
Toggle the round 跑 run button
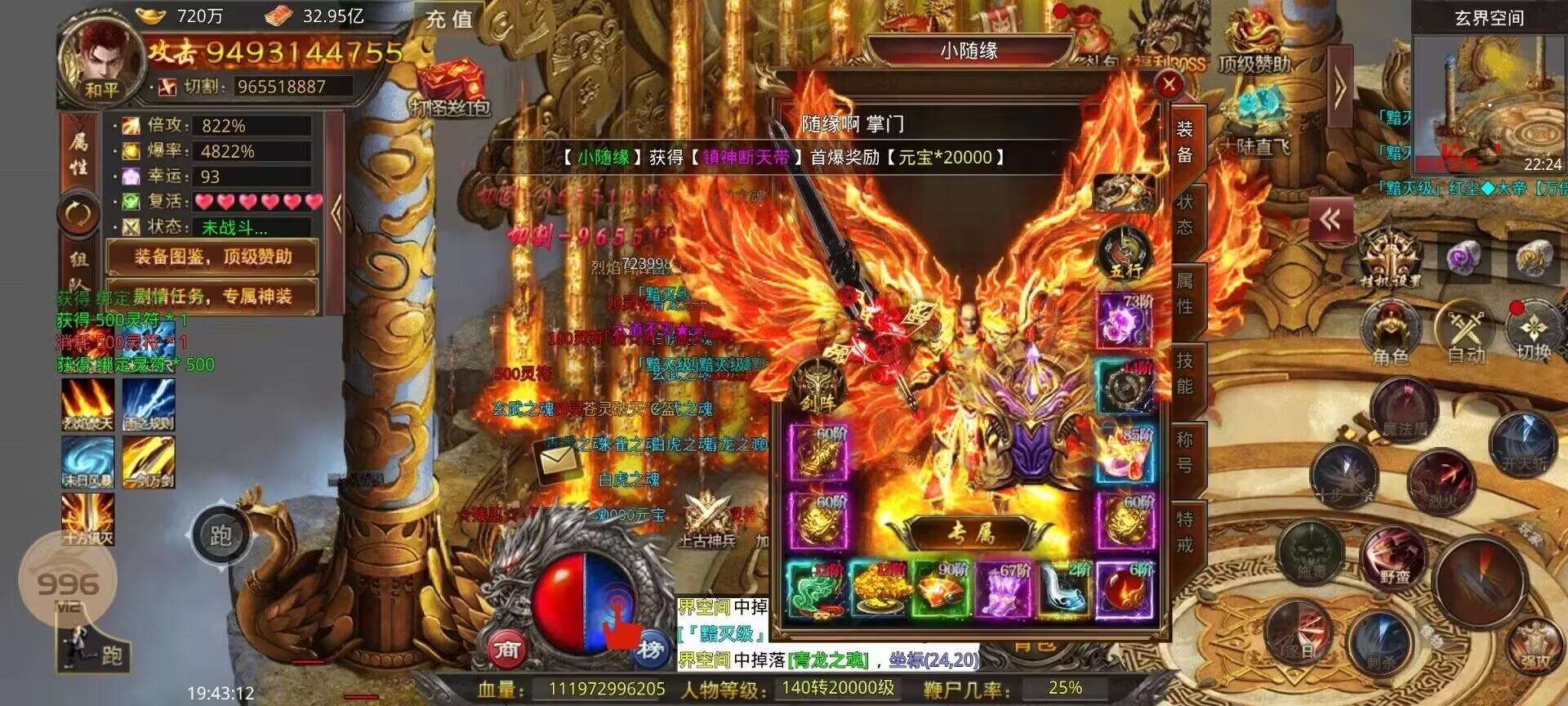pyautogui.click(x=220, y=536)
